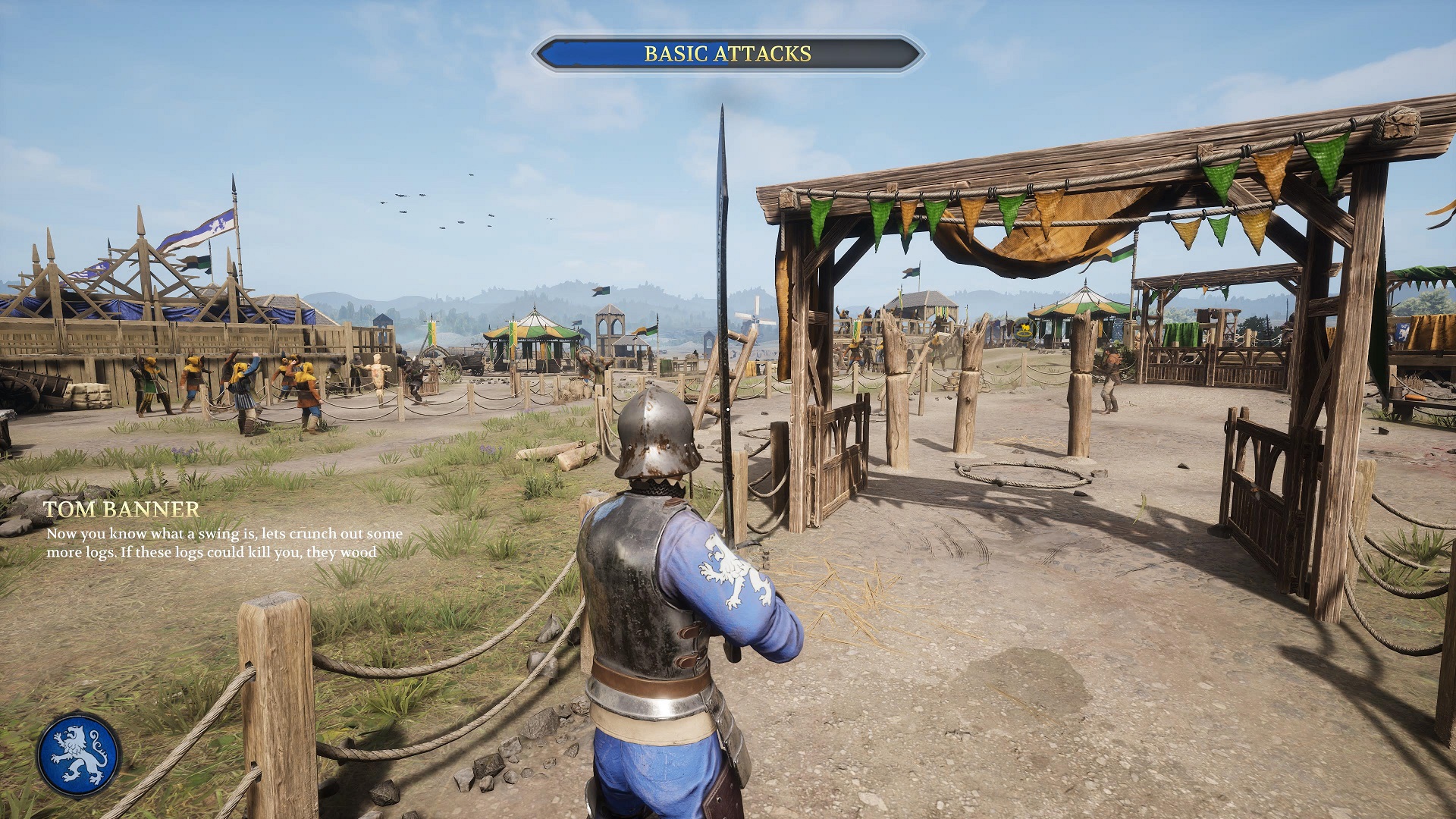The width and height of the screenshot is (1456, 819).
Task: Select the blue lion team emblem
Action: [x=79, y=755]
